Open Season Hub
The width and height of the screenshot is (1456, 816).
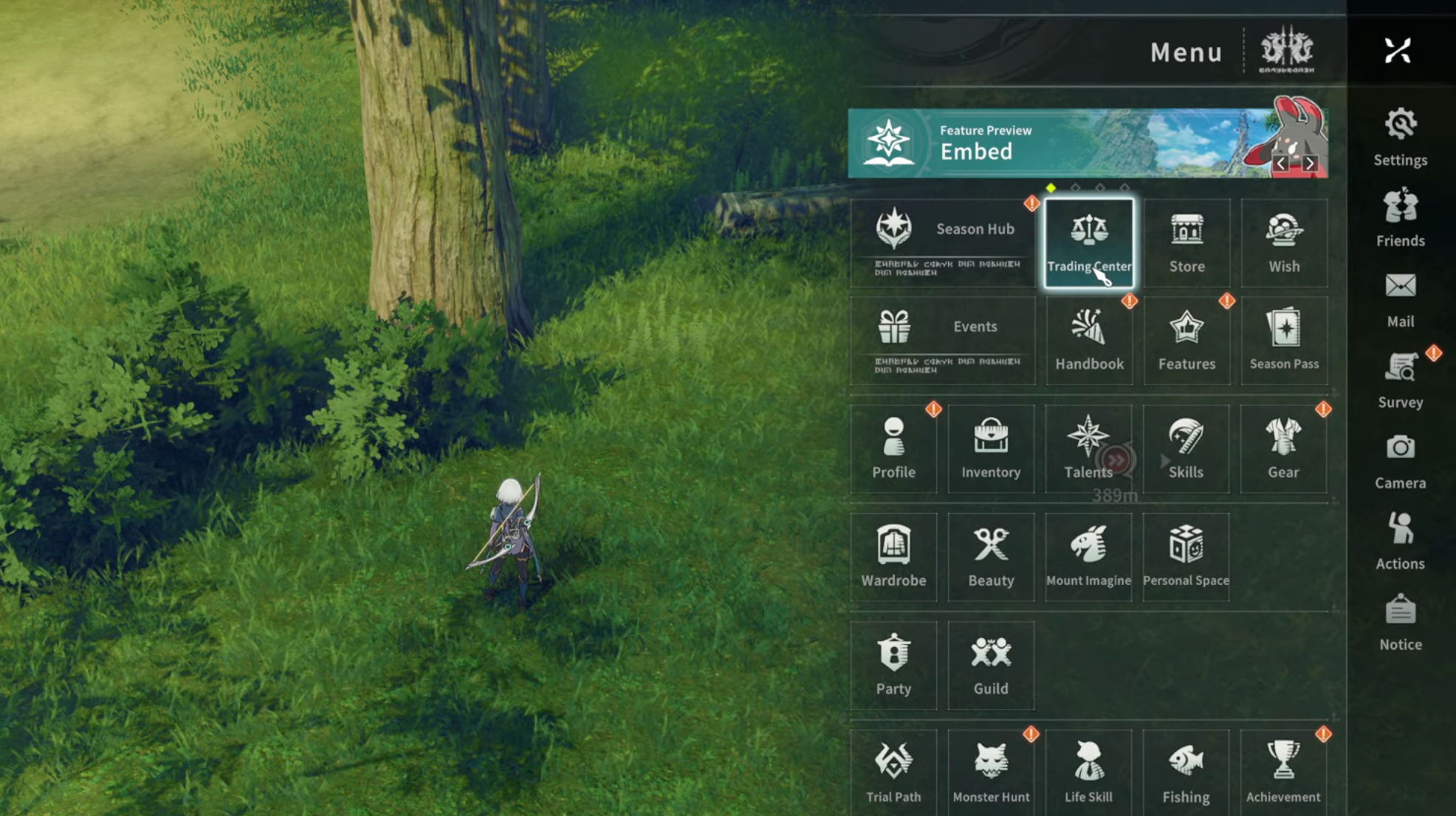(x=942, y=242)
